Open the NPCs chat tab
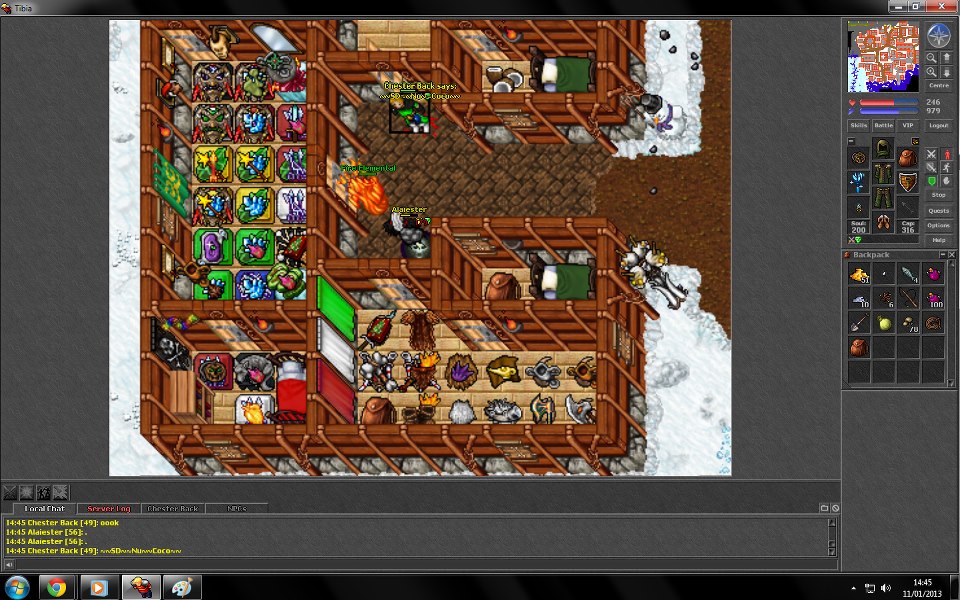This screenshot has height=600, width=960. point(237,509)
